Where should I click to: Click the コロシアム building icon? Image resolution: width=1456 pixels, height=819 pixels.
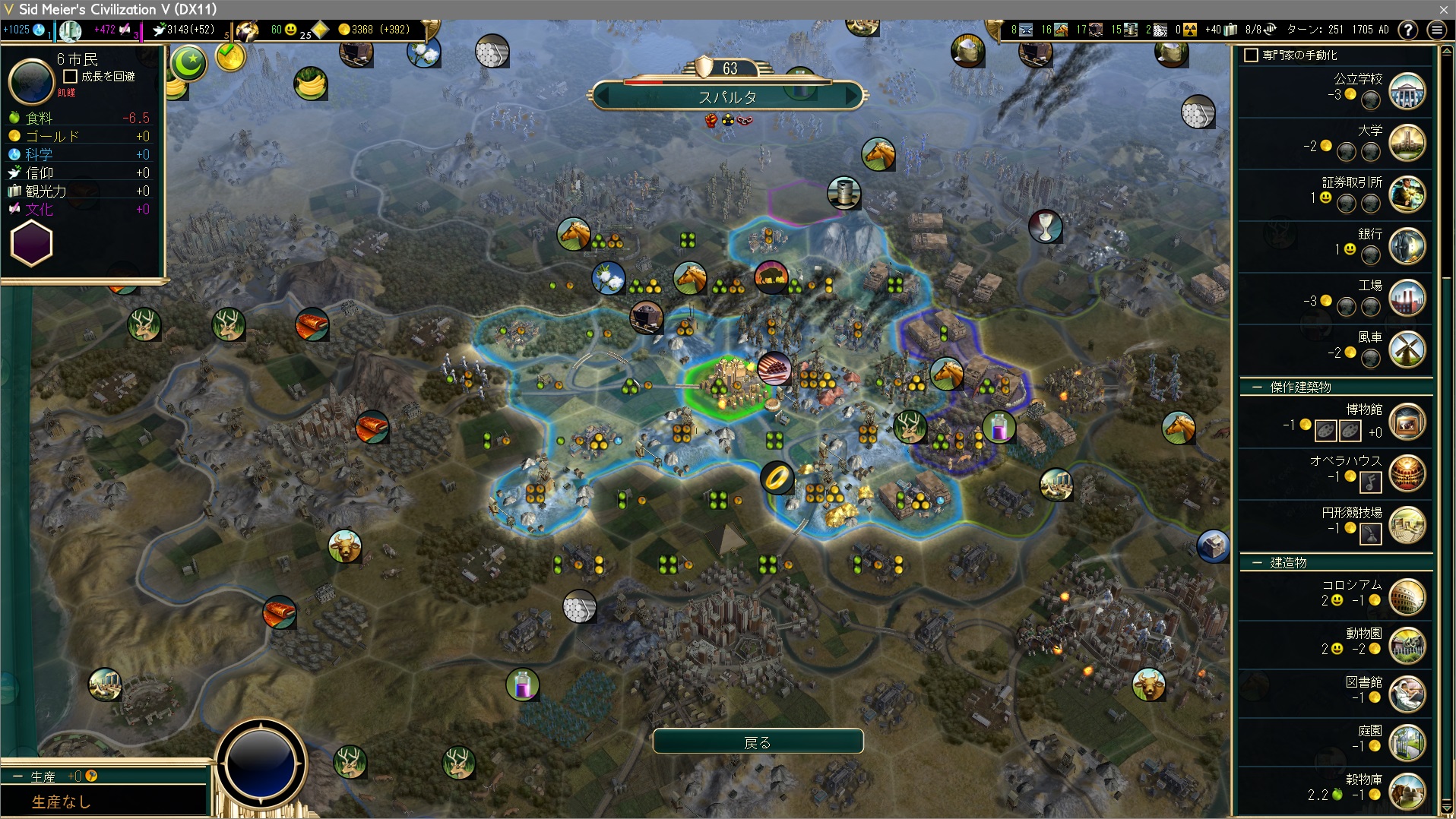pyautogui.click(x=1407, y=597)
